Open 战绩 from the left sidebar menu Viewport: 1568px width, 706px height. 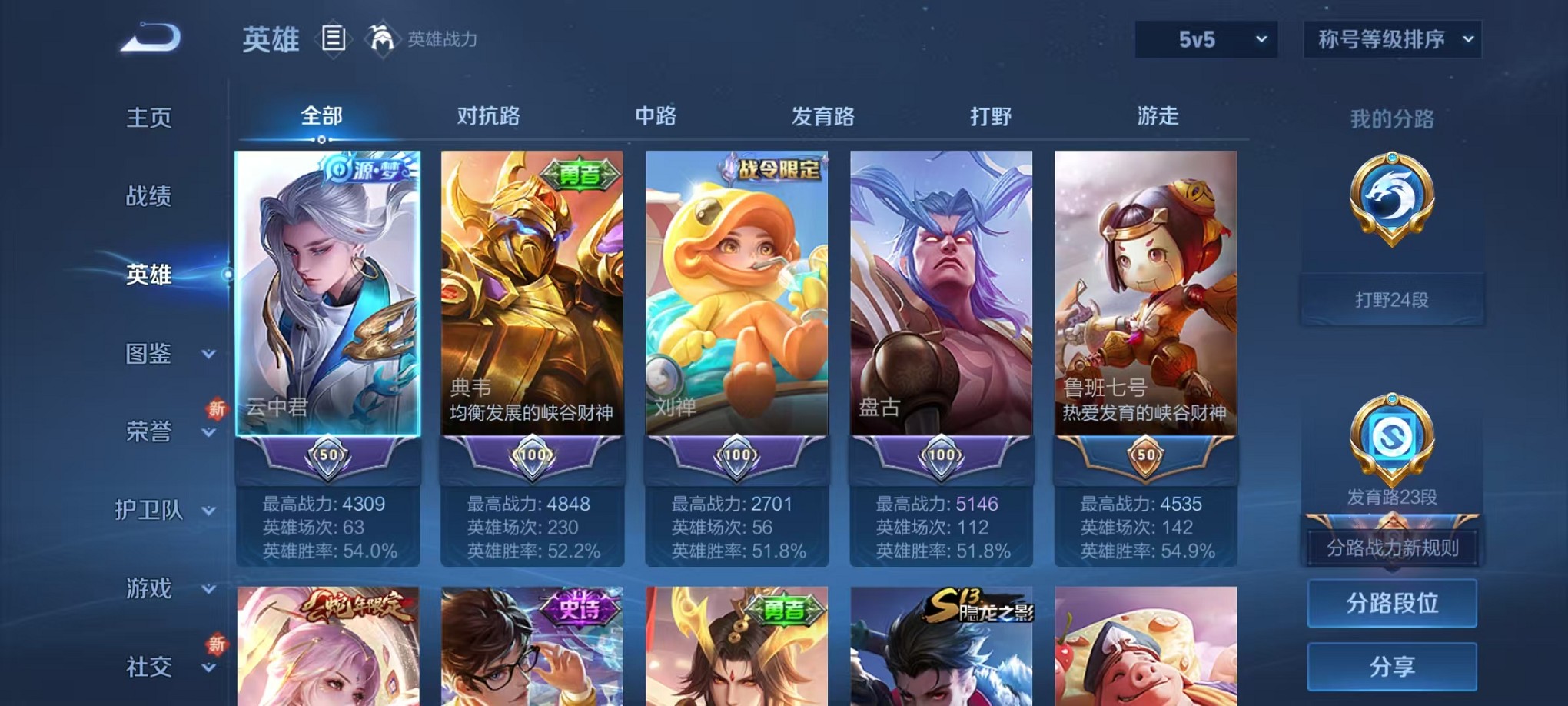(148, 197)
